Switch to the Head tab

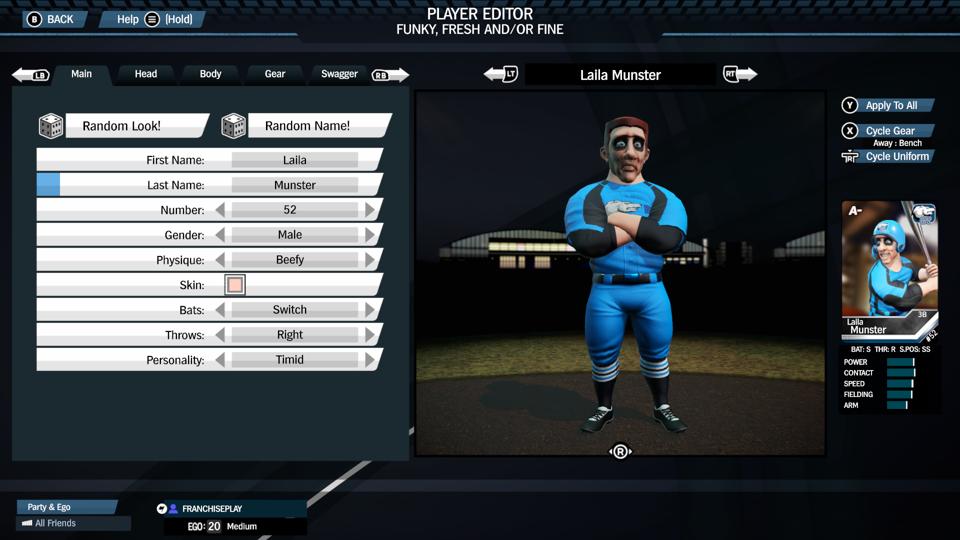(x=146, y=74)
